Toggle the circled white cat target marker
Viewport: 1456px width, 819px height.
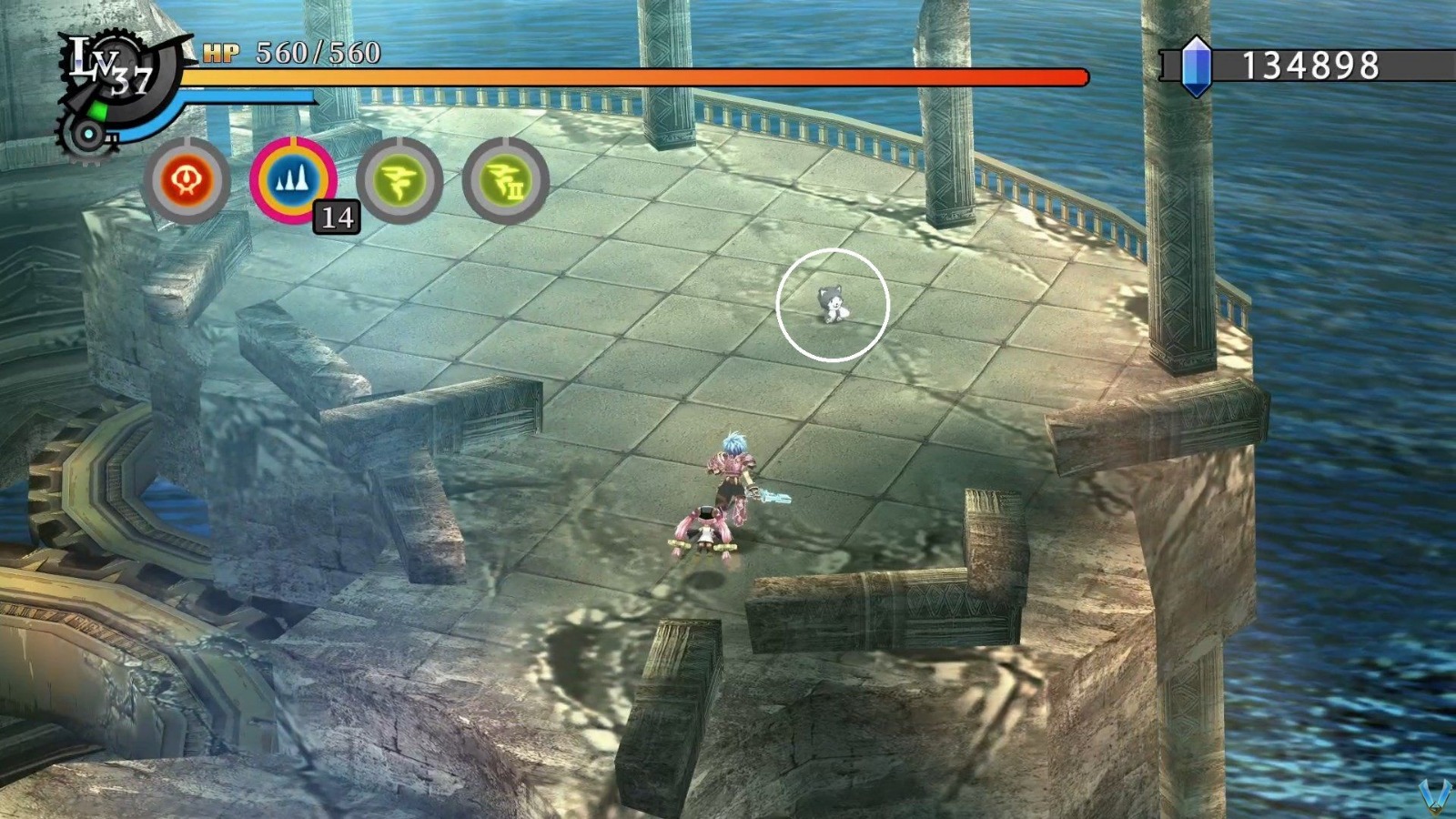(x=832, y=305)
